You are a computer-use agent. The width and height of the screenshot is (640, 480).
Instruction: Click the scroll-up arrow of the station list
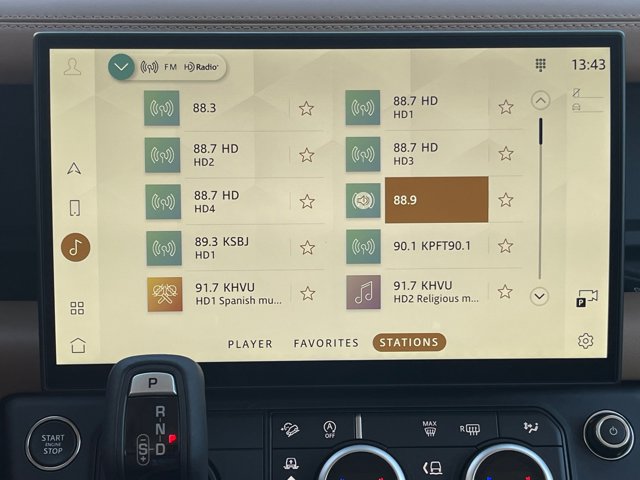coord(540,100)
